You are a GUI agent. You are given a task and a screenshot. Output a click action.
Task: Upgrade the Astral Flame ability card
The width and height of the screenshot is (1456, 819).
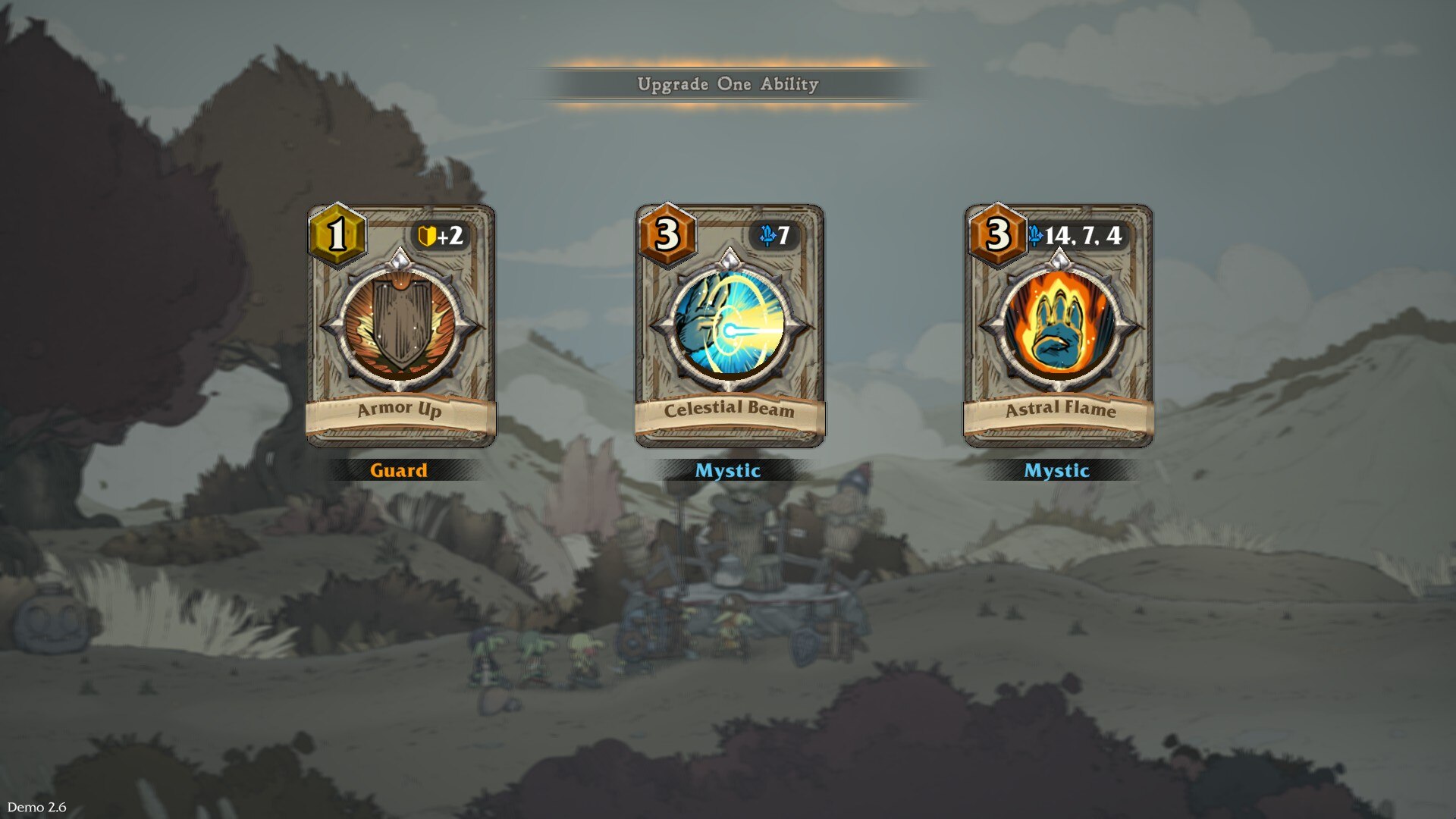point(1058,326)
